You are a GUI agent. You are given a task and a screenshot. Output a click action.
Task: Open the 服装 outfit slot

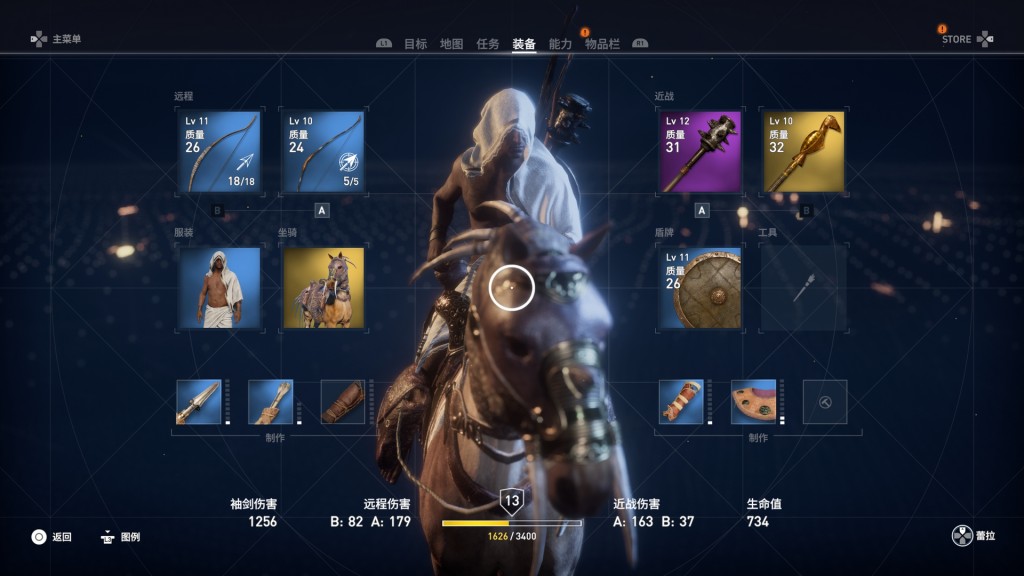point(219,288)
